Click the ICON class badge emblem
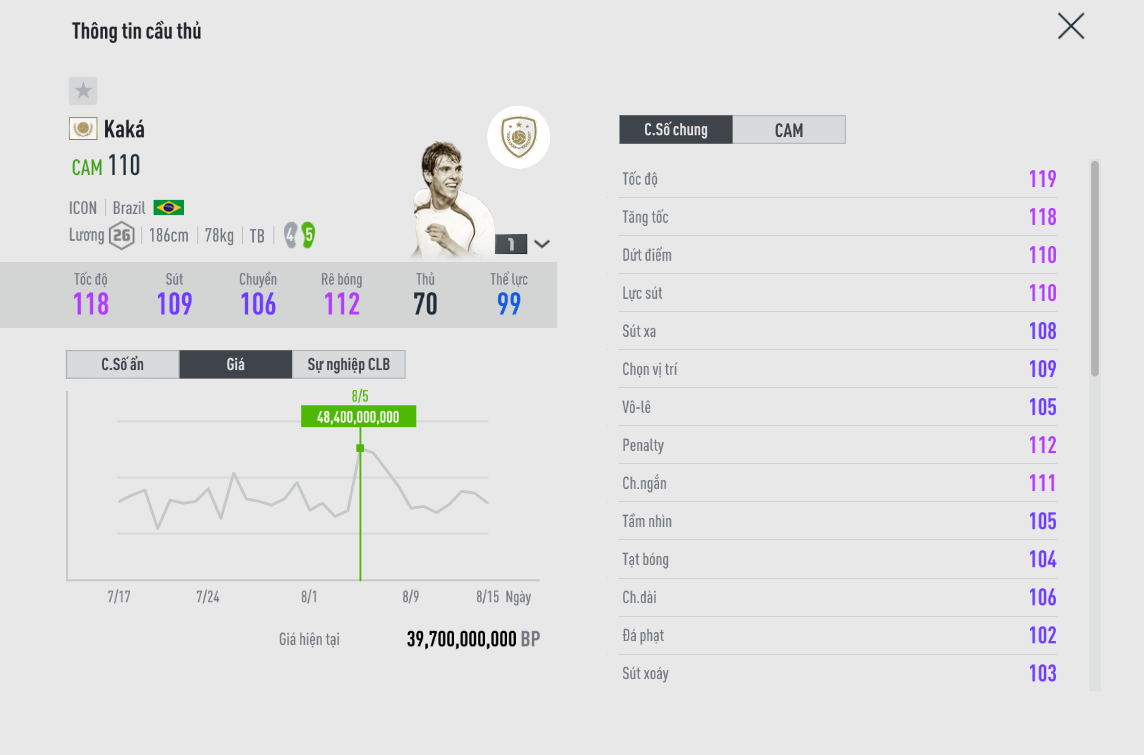This screenshot has width=1144, height=755. click(518, 136)
